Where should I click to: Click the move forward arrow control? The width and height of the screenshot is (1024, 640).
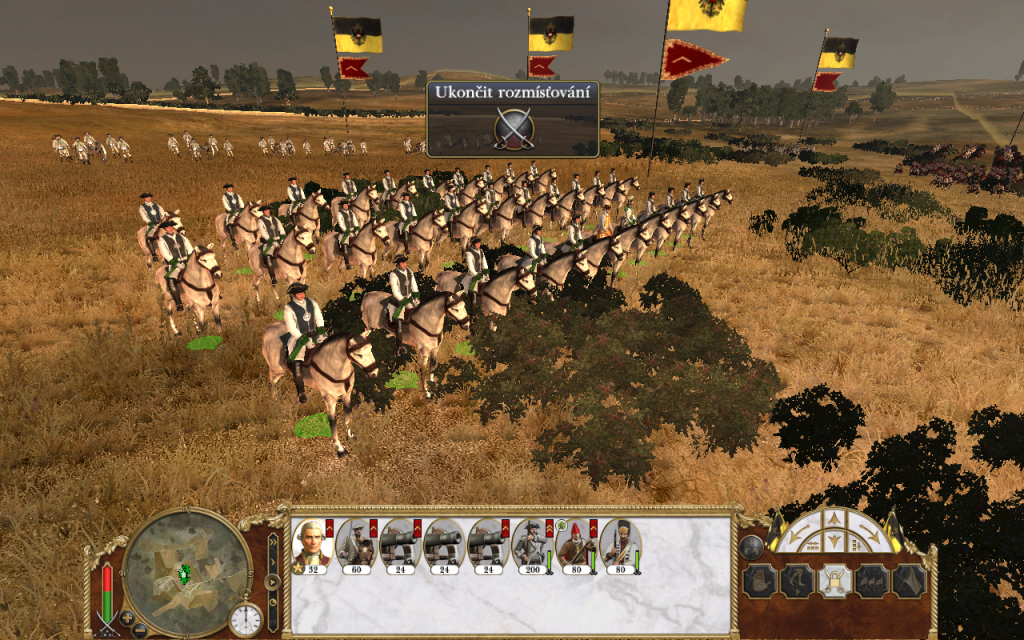tap(833, 520)
